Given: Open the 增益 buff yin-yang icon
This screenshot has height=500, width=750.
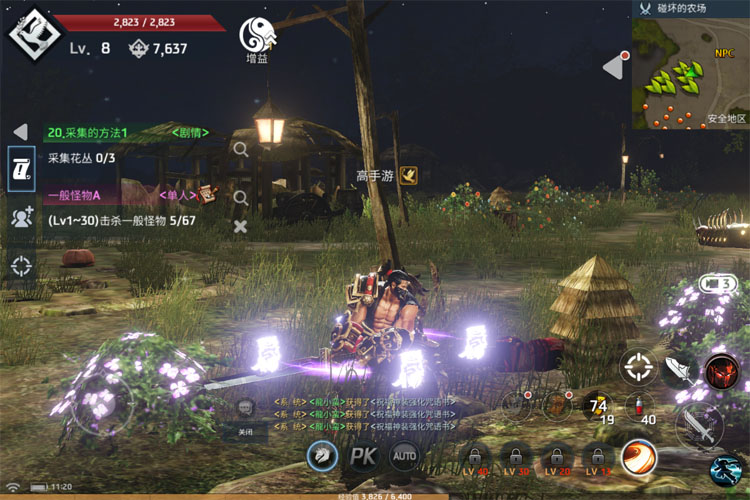Looking at the screenshot, I should pos(257,36).
